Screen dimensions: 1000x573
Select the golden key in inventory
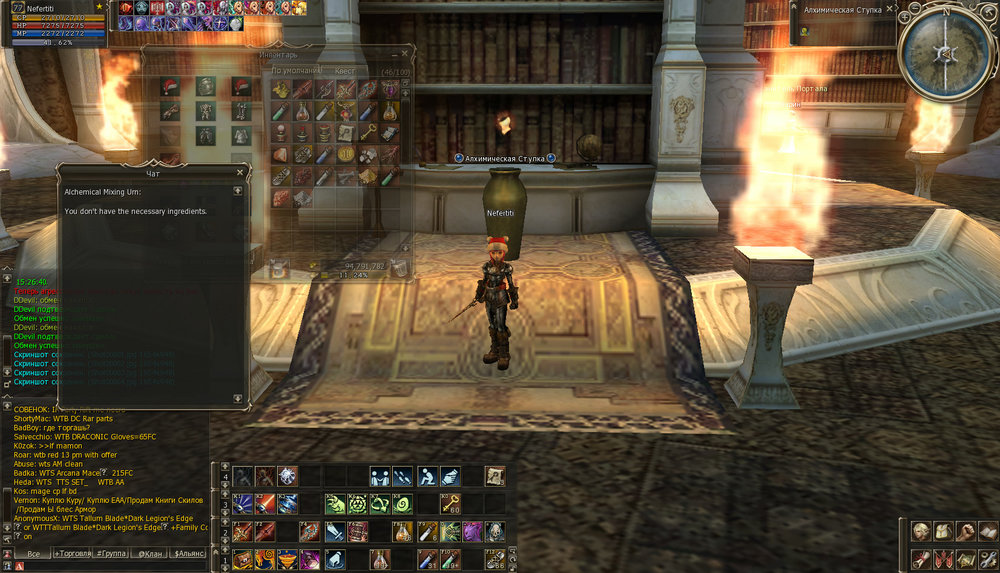[368, 133]
